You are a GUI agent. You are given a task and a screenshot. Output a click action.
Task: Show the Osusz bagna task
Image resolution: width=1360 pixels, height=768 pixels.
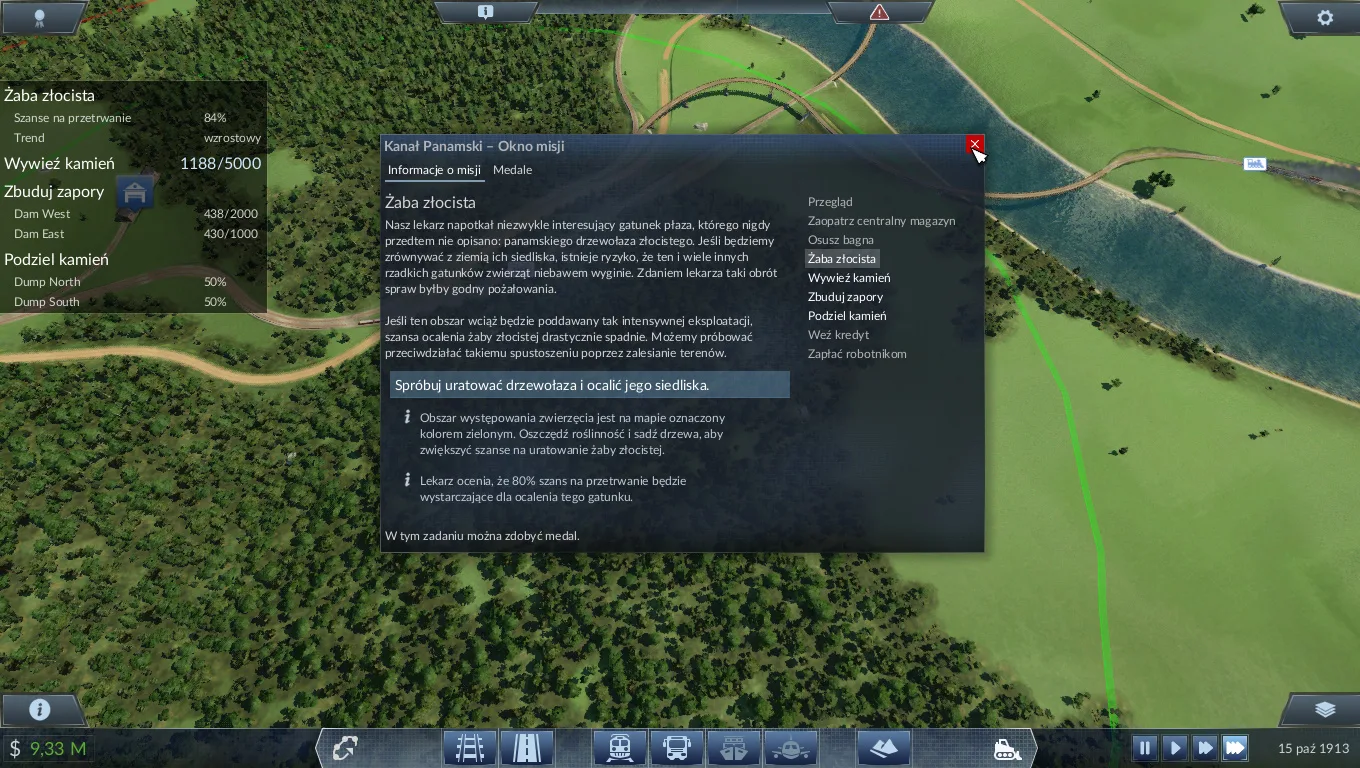click(x=840, y=240)
